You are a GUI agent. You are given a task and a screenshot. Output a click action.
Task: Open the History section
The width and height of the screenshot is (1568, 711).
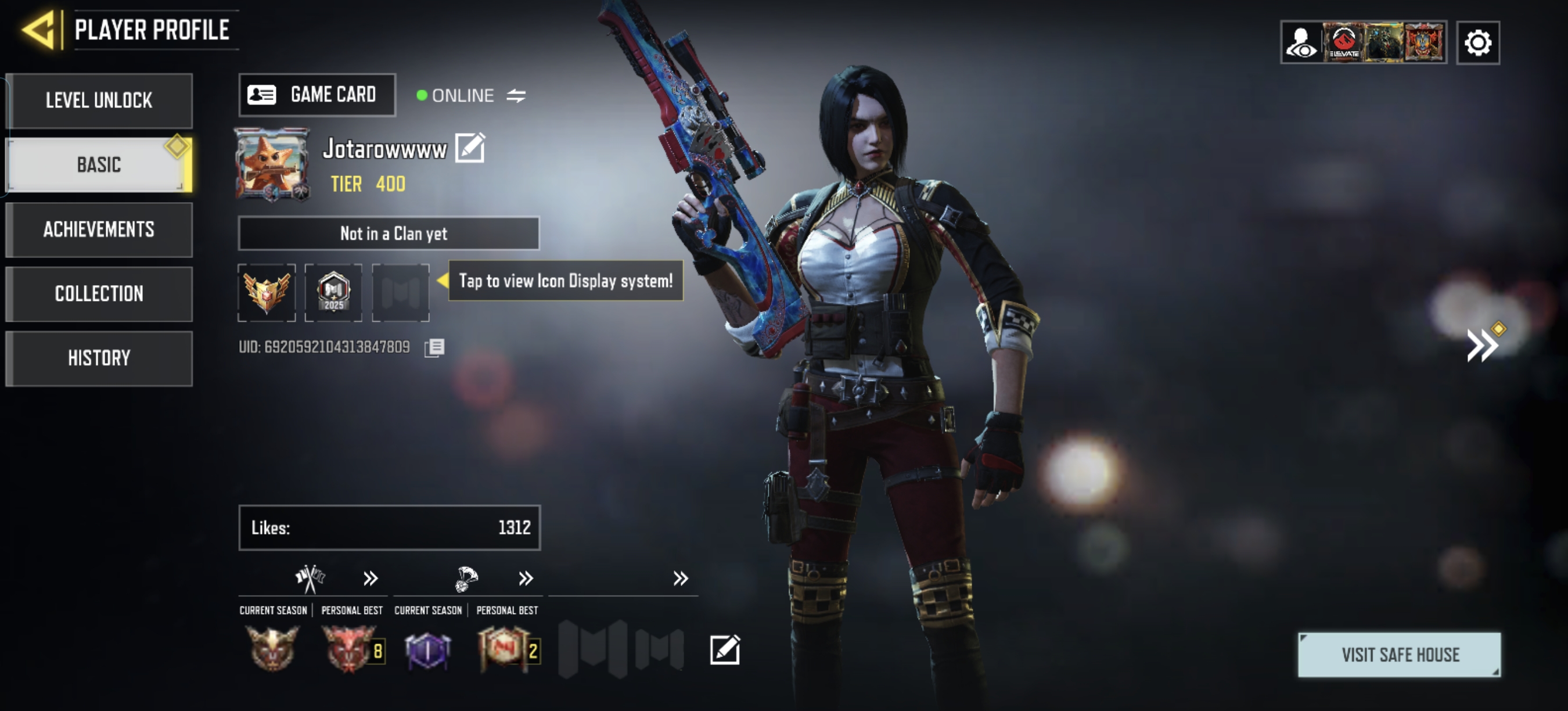tap(99, 358)
